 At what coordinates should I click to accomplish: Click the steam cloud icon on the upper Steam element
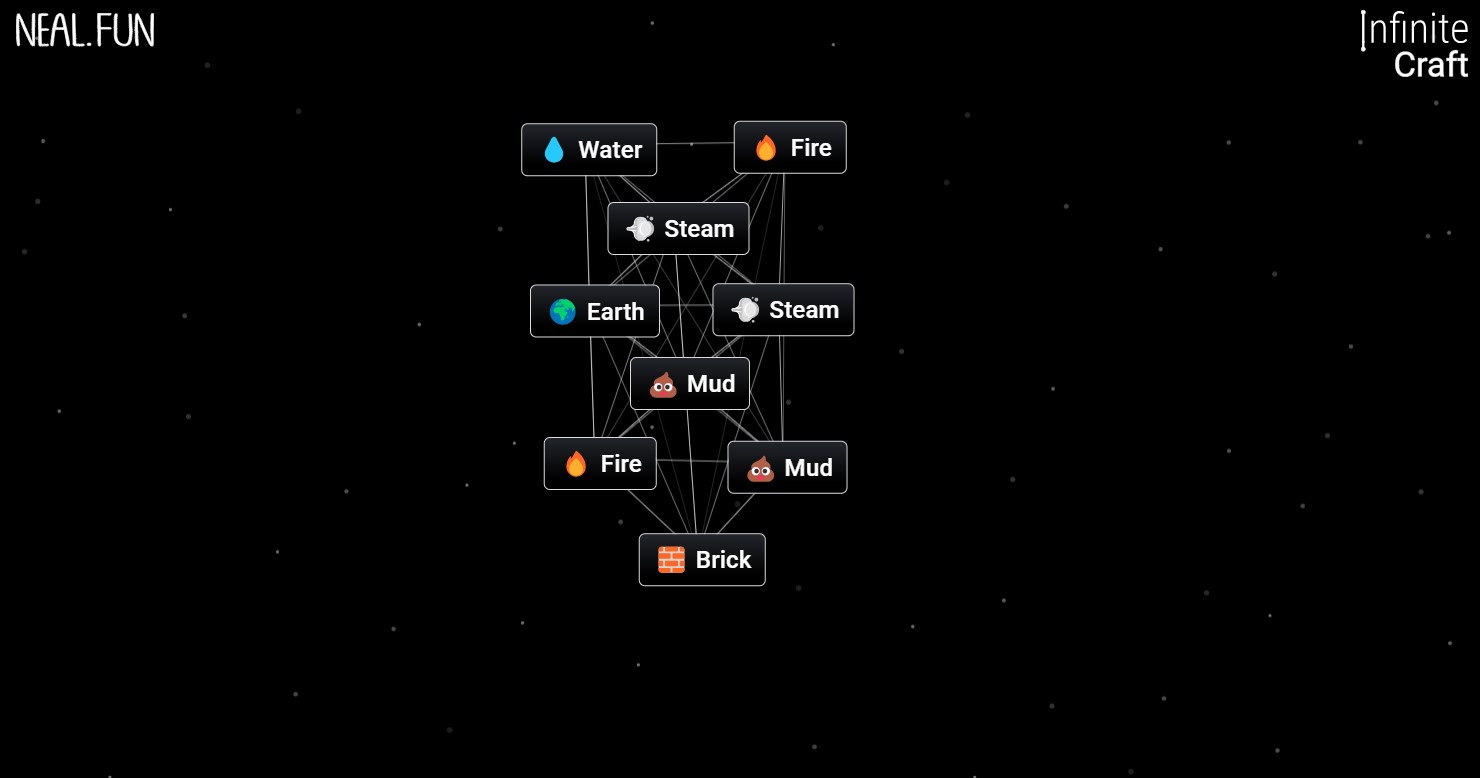coord(639,228)
